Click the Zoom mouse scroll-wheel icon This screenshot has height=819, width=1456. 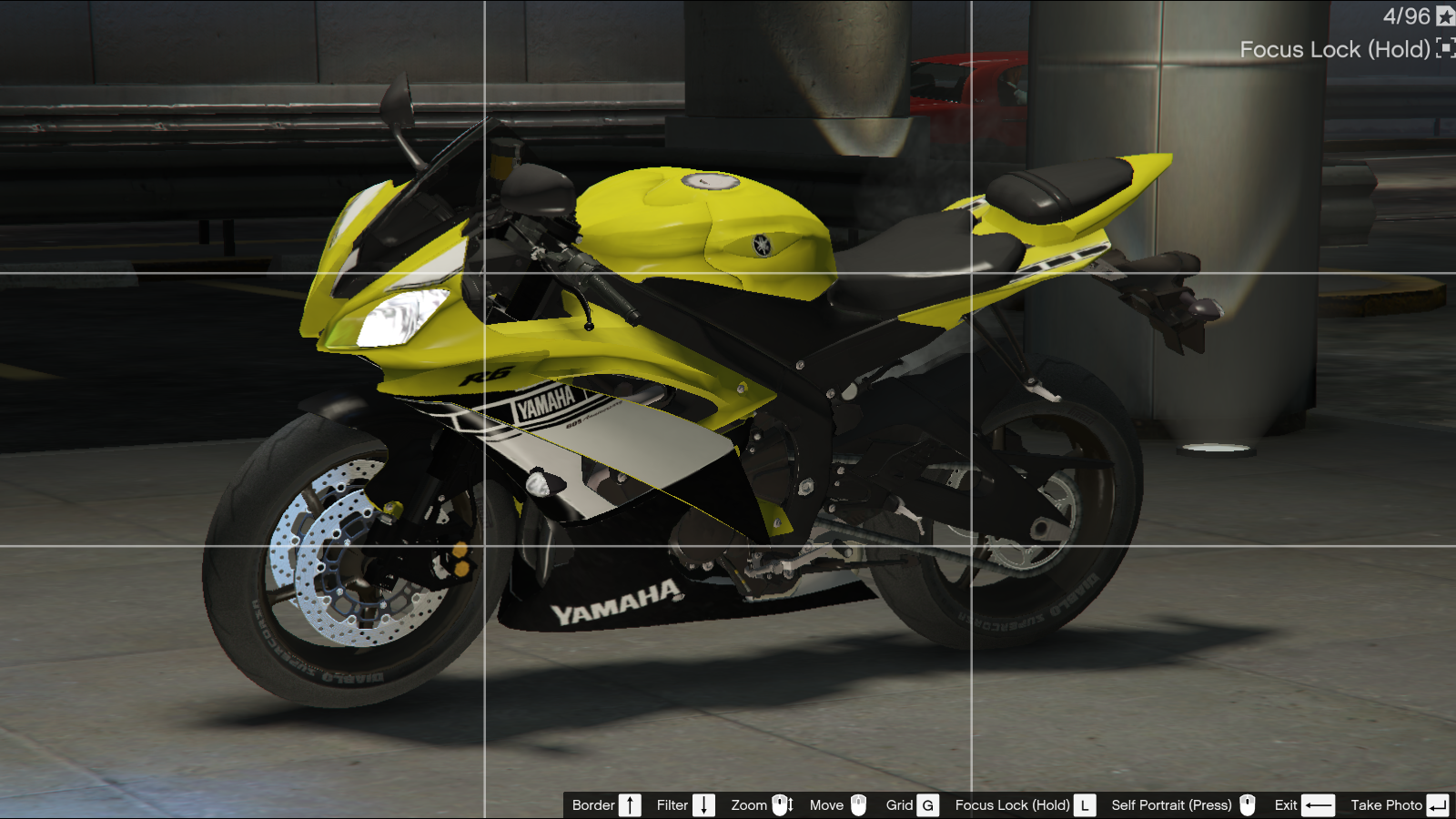[782, 804]
